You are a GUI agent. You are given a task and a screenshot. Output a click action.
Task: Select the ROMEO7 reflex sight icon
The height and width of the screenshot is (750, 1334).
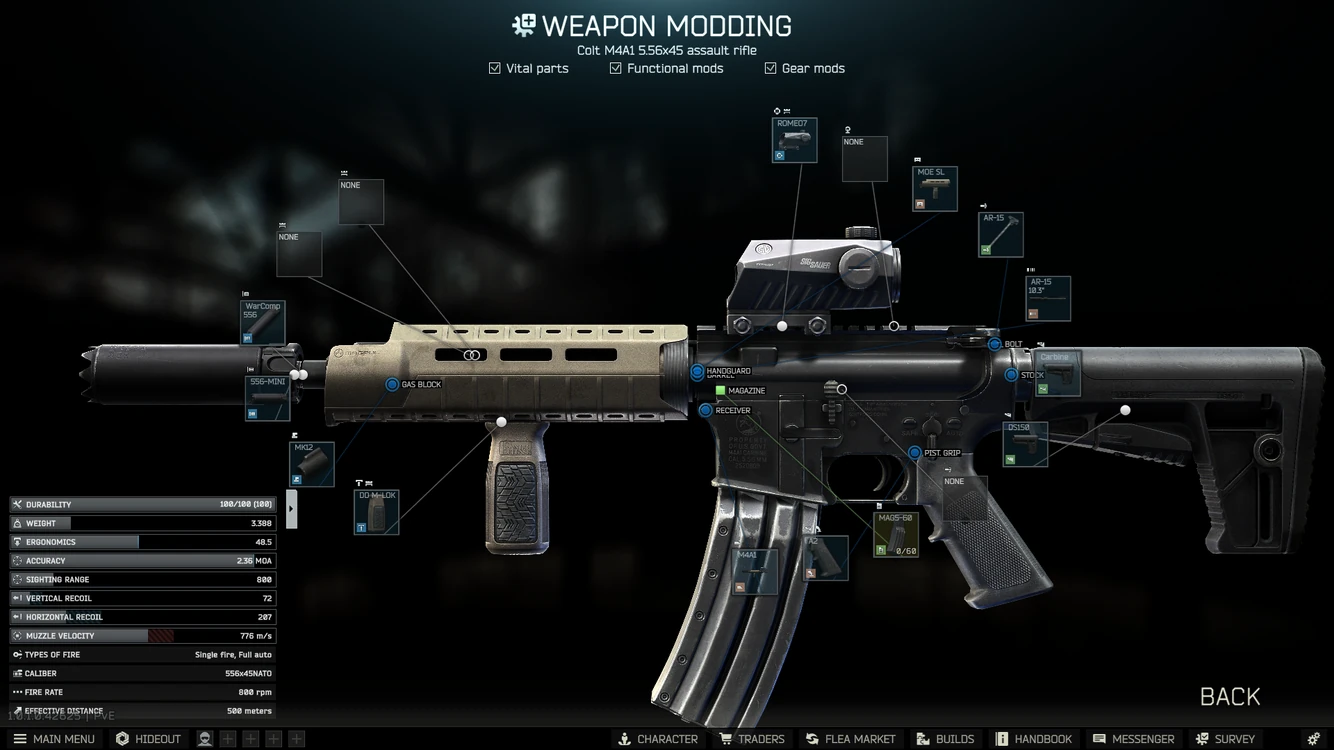pyautogui.click(x=793, y=140)
